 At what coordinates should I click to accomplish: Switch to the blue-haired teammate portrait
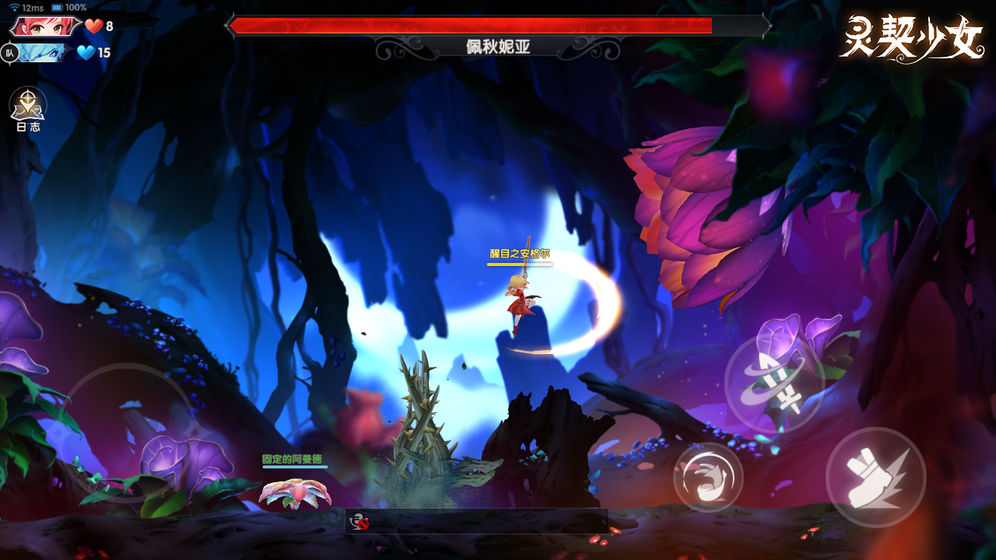[x=42, y=53]
